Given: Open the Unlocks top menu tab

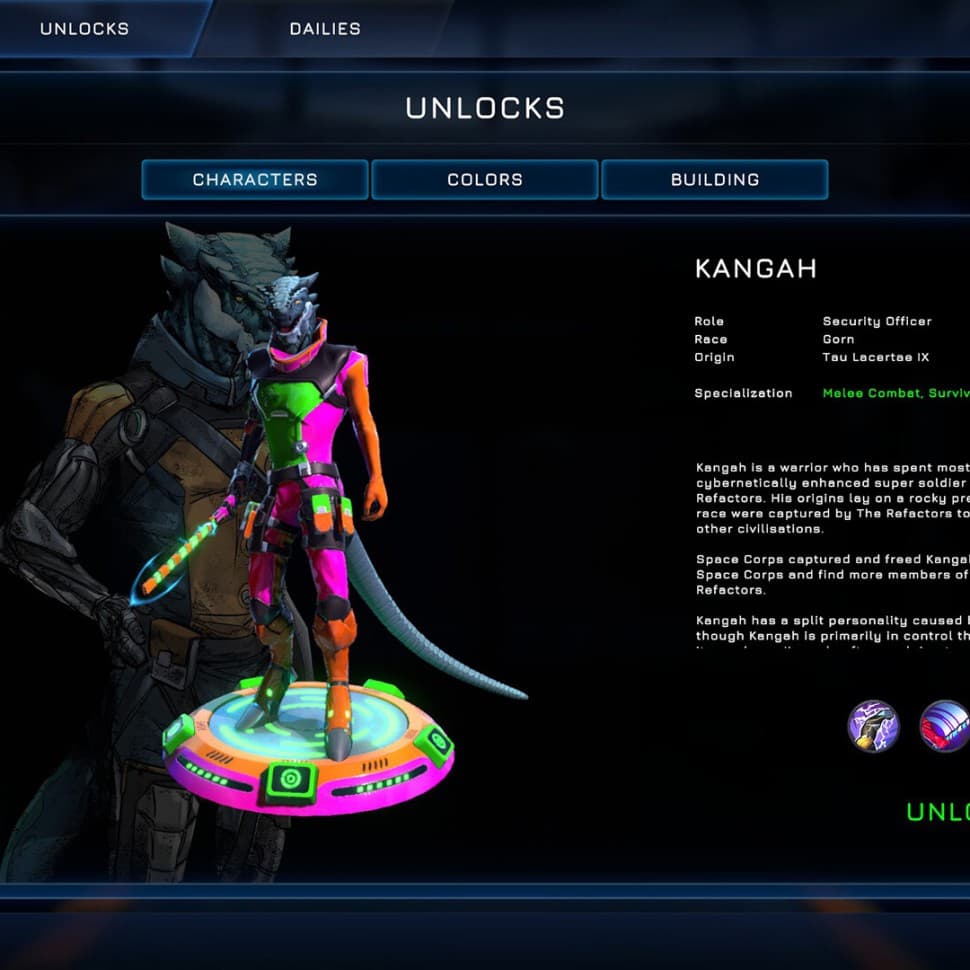Looking at the screenshot, I should 85,28.
